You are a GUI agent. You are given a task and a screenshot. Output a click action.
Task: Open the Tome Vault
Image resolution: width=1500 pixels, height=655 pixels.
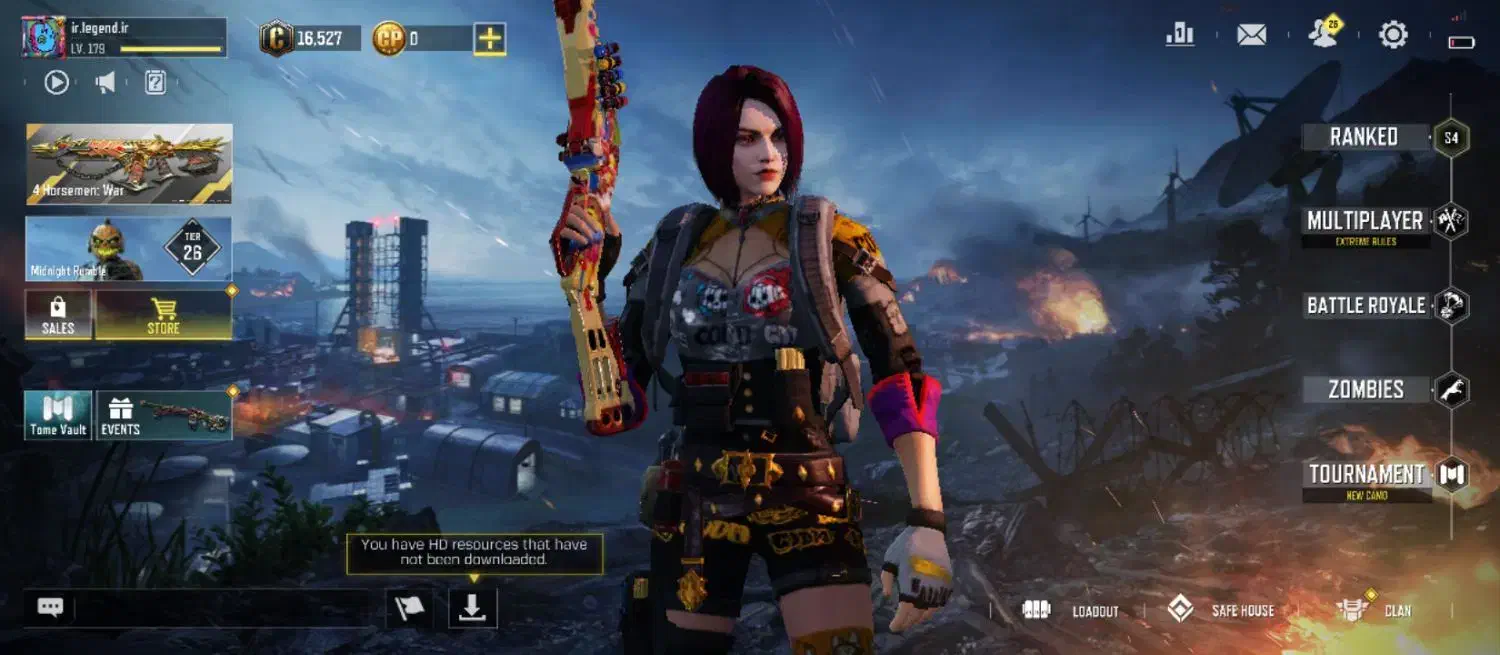(x=58, y=415)
